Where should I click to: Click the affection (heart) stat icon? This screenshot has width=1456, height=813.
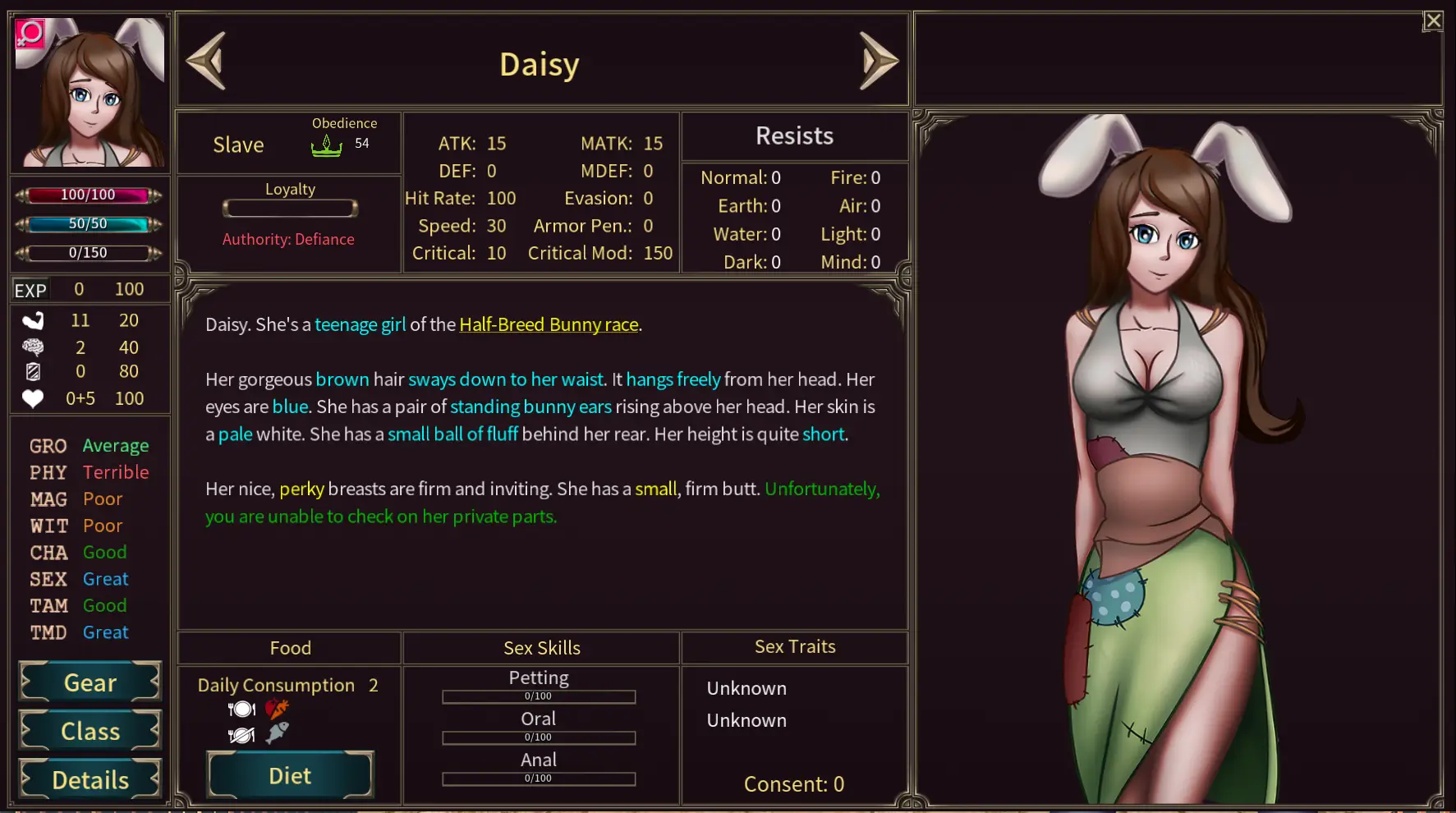click(x=31, y=398)
